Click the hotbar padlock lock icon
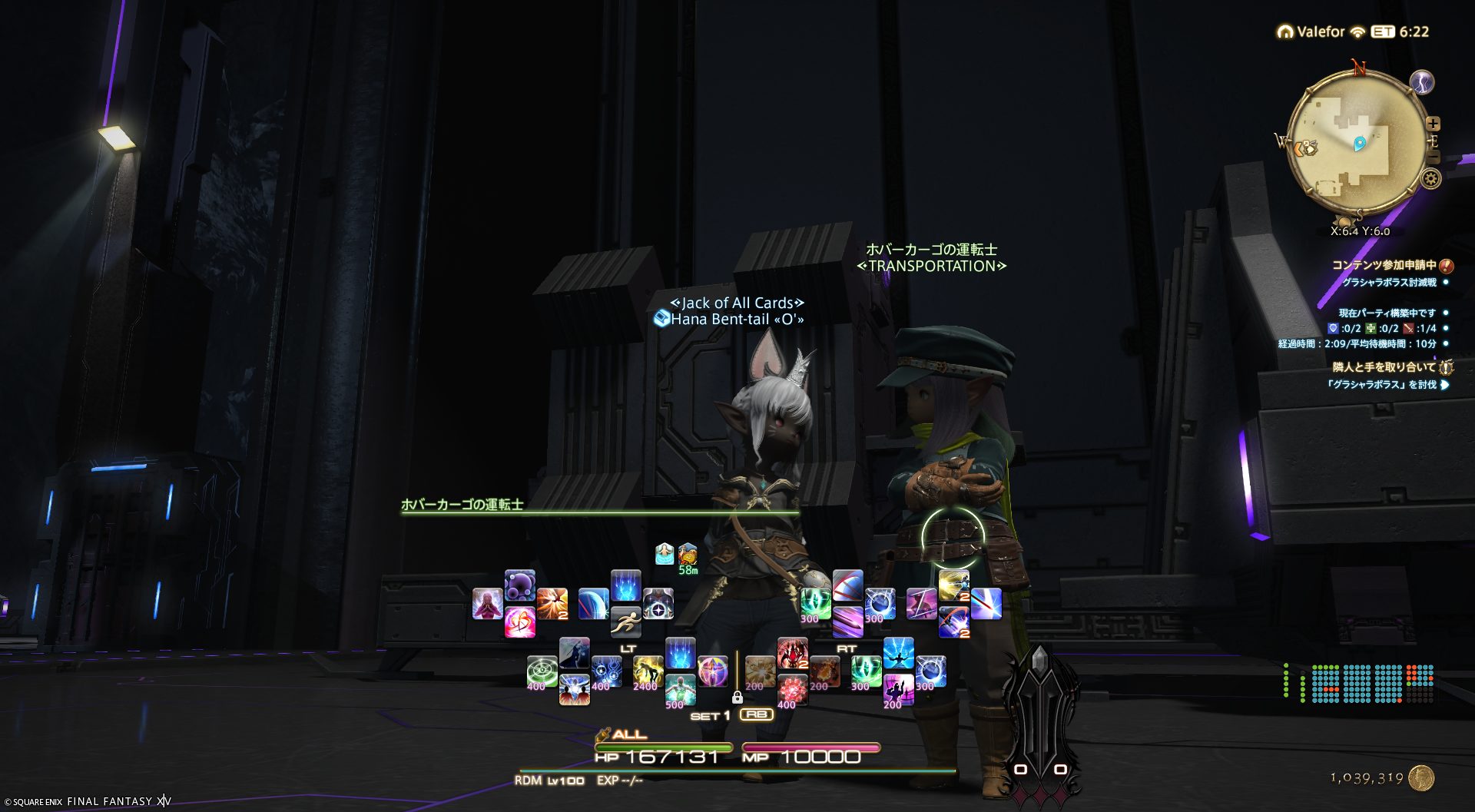This screenshot has width=1475, height=812. [737, 698]
